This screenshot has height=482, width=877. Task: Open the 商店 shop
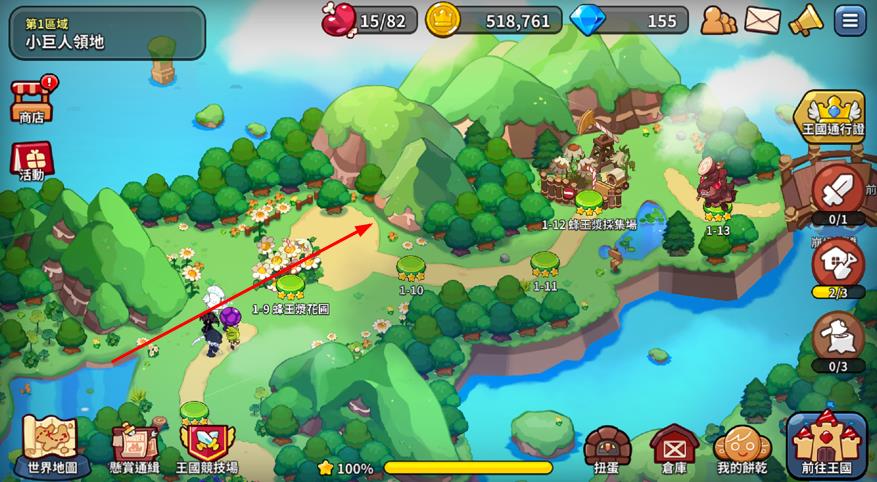pyautogui.click(x=32, y=100)
